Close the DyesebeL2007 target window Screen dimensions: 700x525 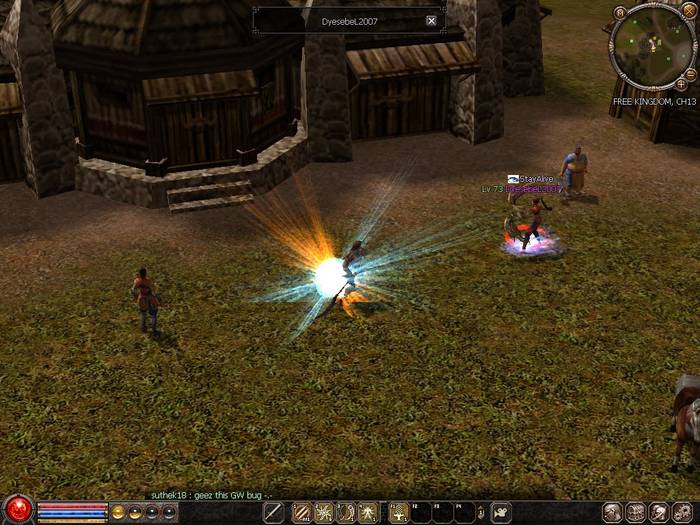tap(431, 20)
